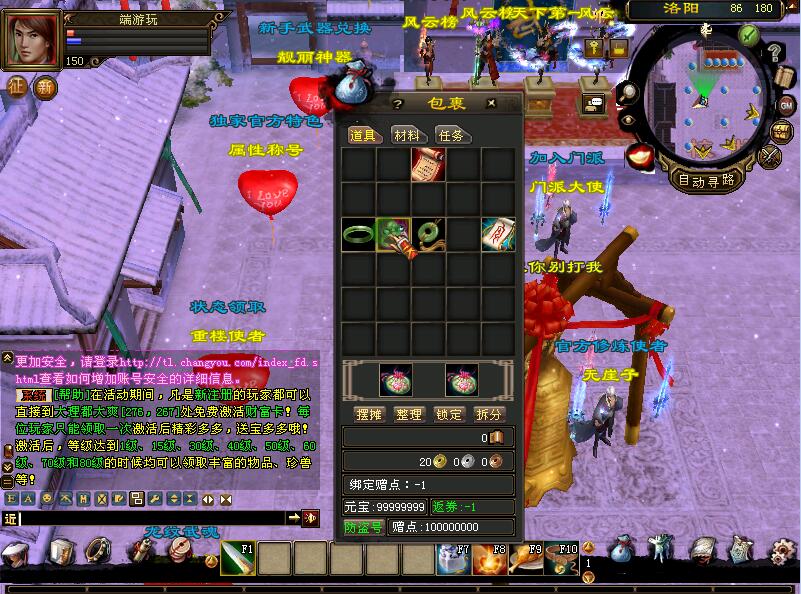Open the inventory help question mark
801x594 pixels.
click(397, 103)
